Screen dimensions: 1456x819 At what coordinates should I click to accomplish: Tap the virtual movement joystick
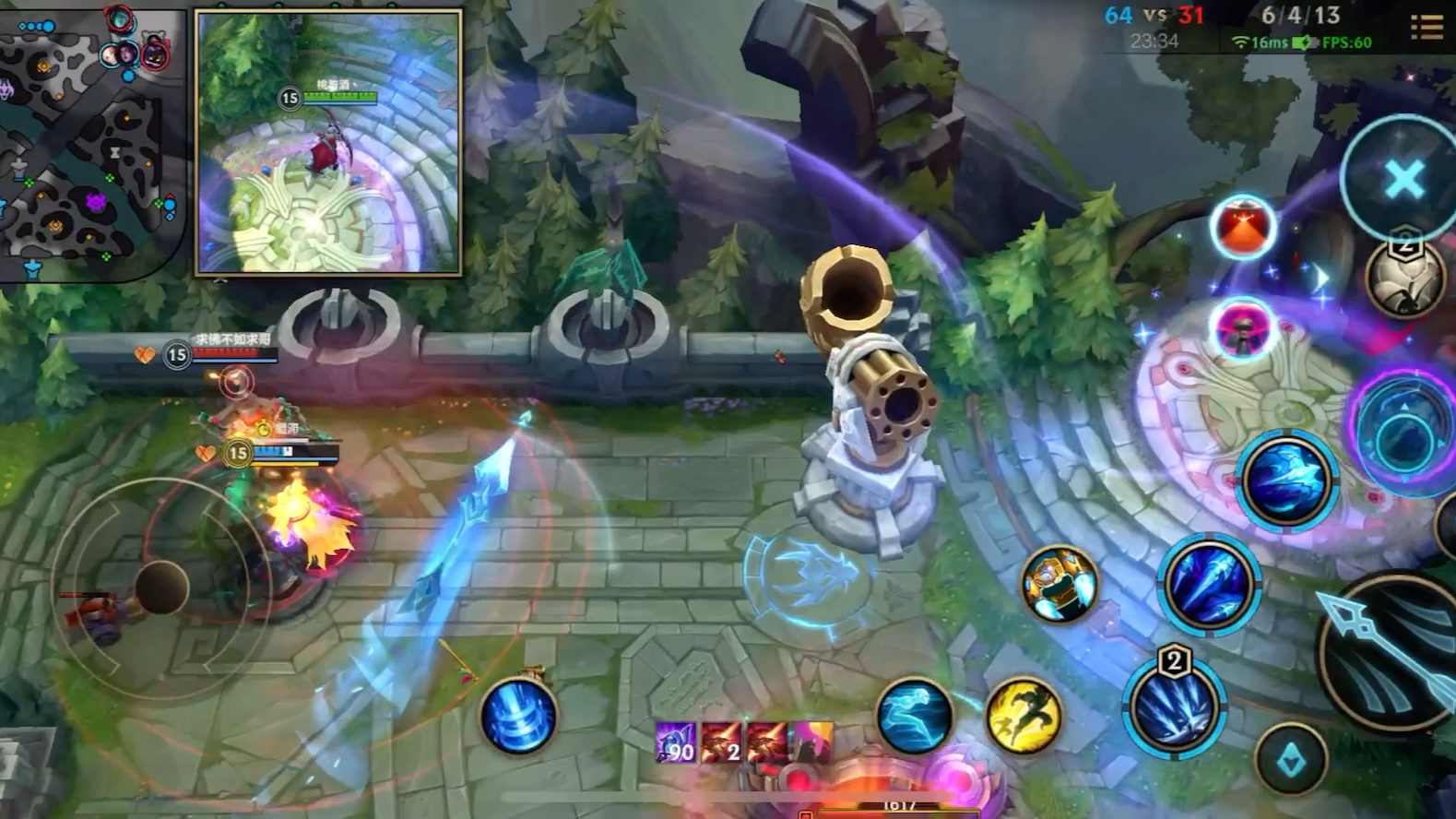[x=161, y=587]
